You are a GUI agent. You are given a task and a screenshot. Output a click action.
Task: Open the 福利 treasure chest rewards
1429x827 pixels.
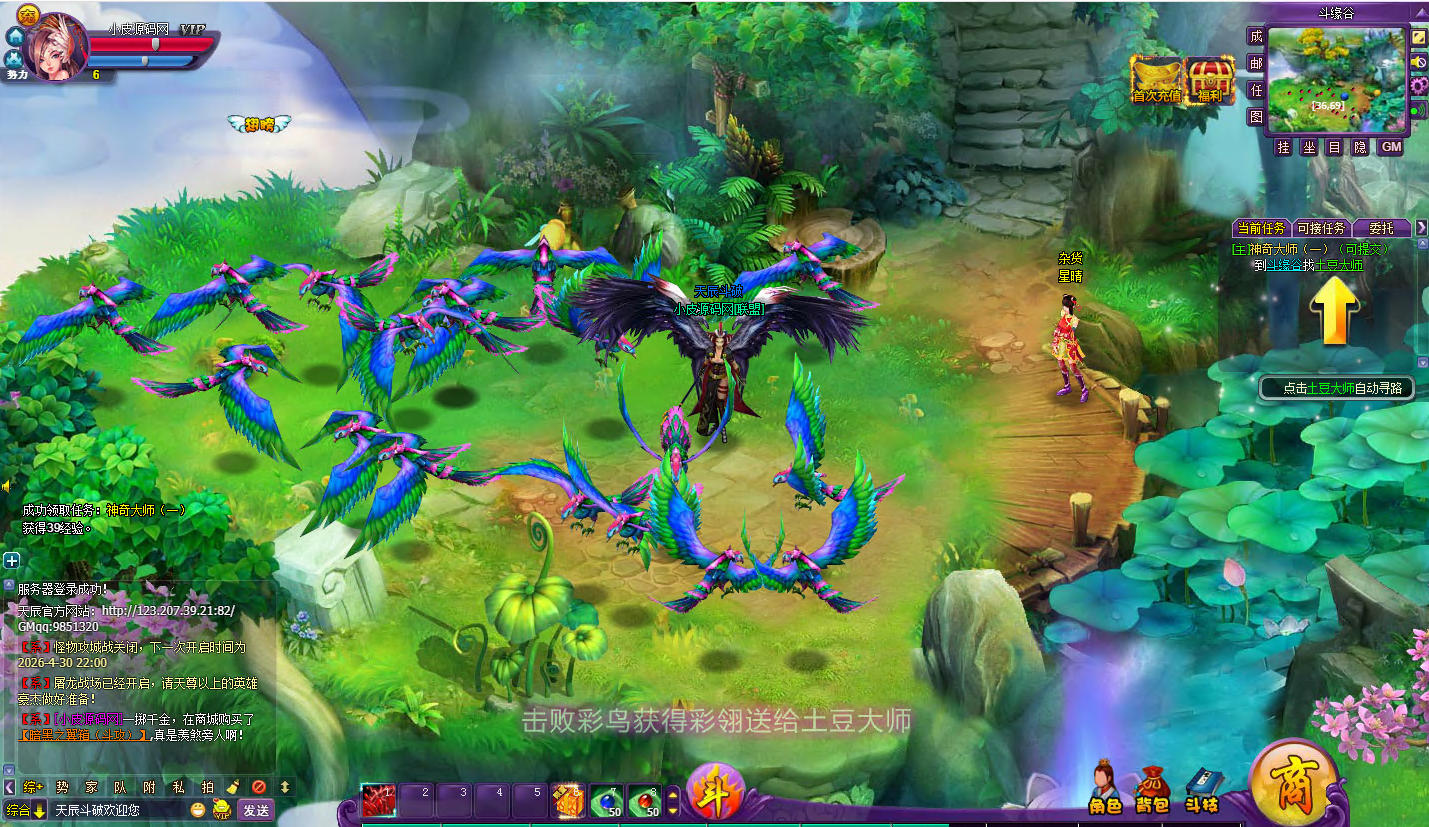(x=1210, y=80)
